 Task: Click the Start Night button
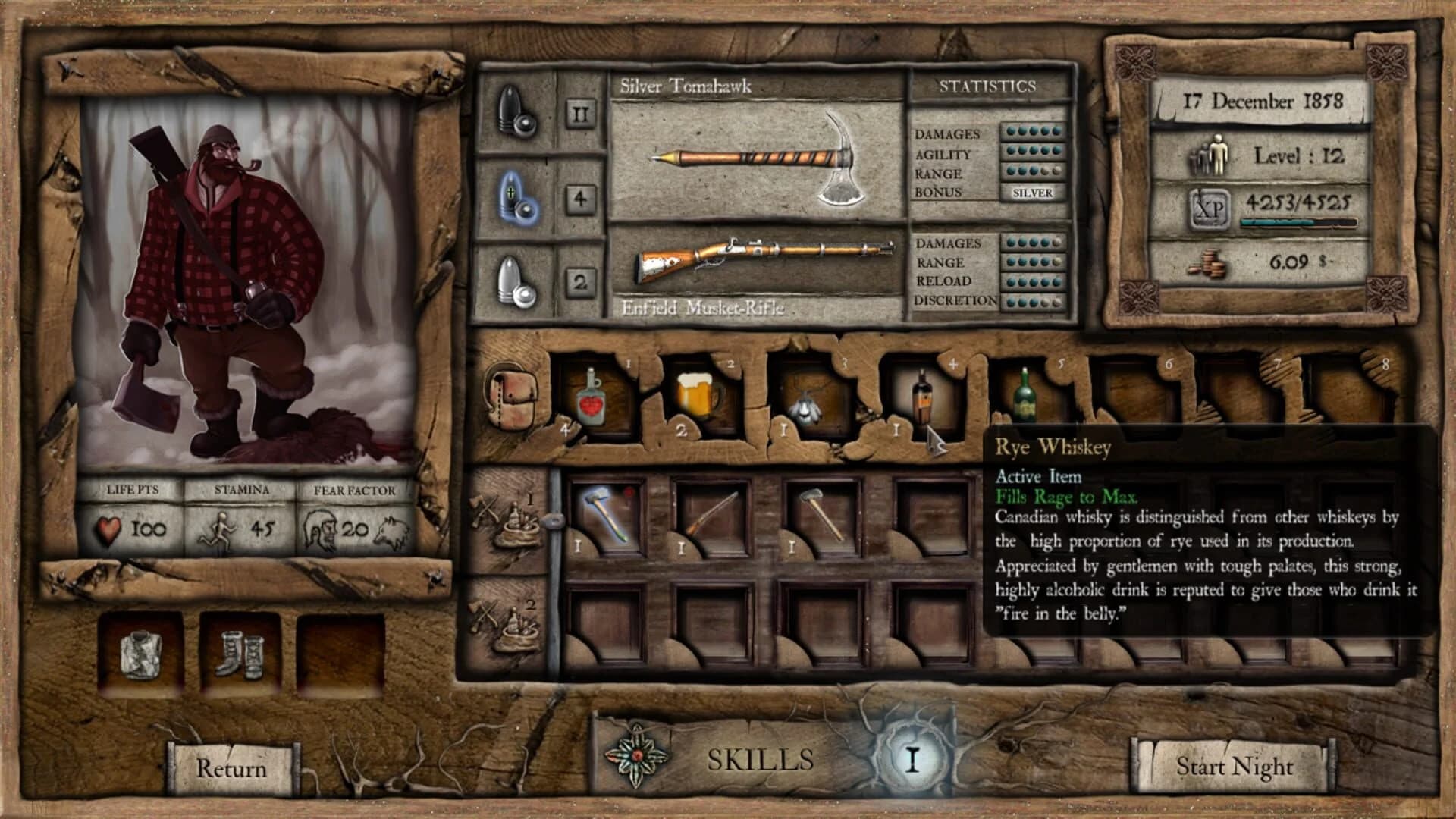1236,766
